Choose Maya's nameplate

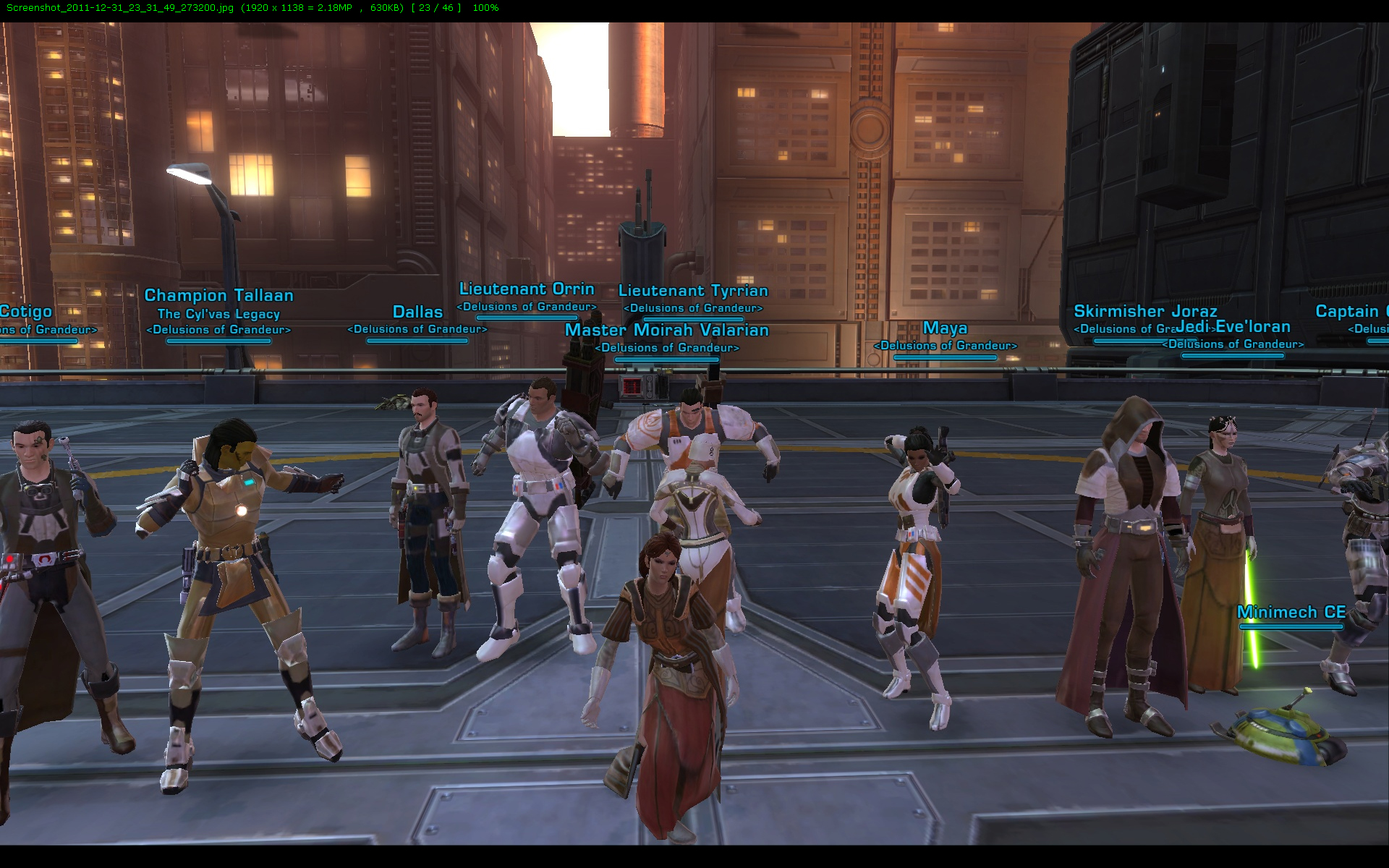point(945,328)
